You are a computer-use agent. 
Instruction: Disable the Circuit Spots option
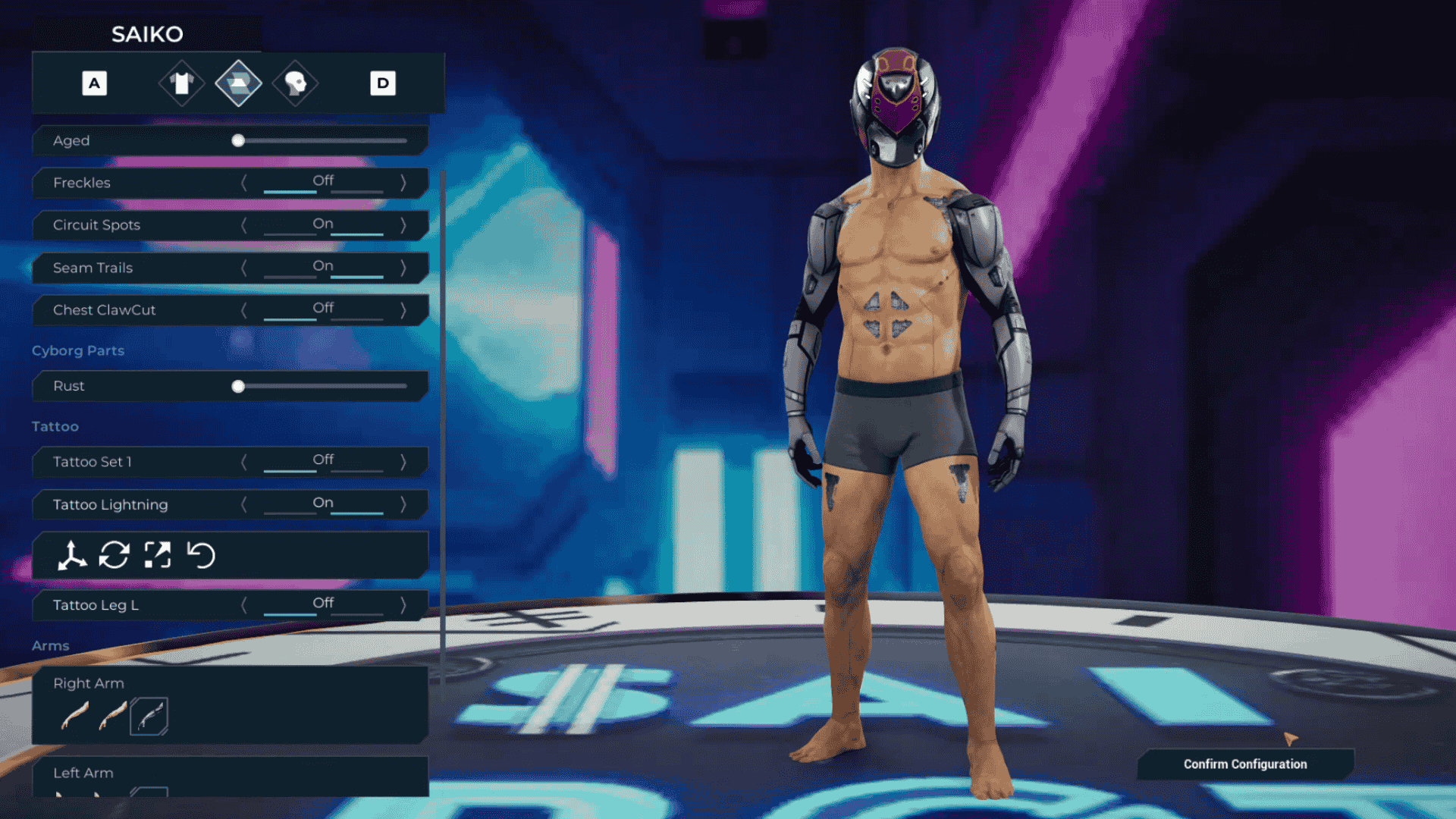[x=245, y=224]
